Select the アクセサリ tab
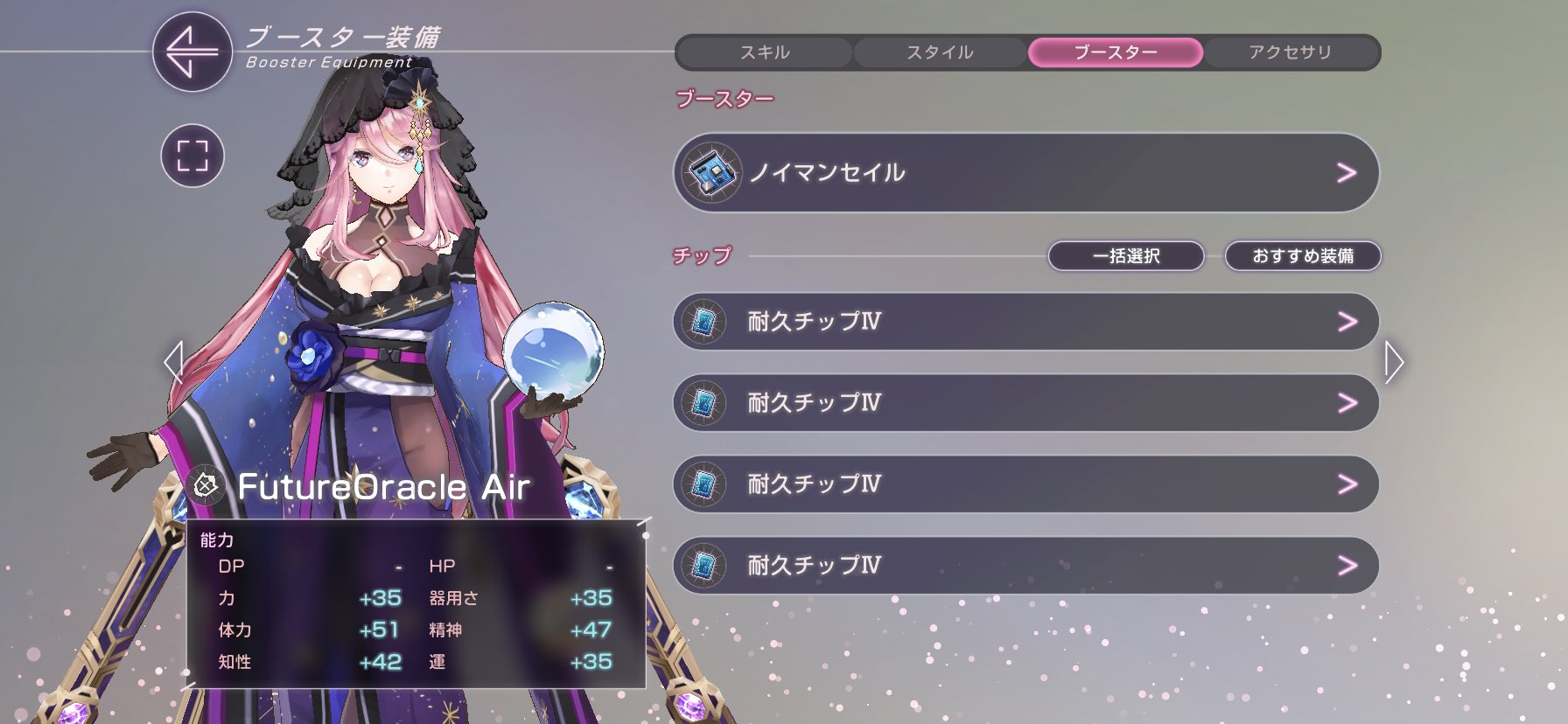Screen dimensions: 1568x724 pyautogui.click(x=1292, y=52)
